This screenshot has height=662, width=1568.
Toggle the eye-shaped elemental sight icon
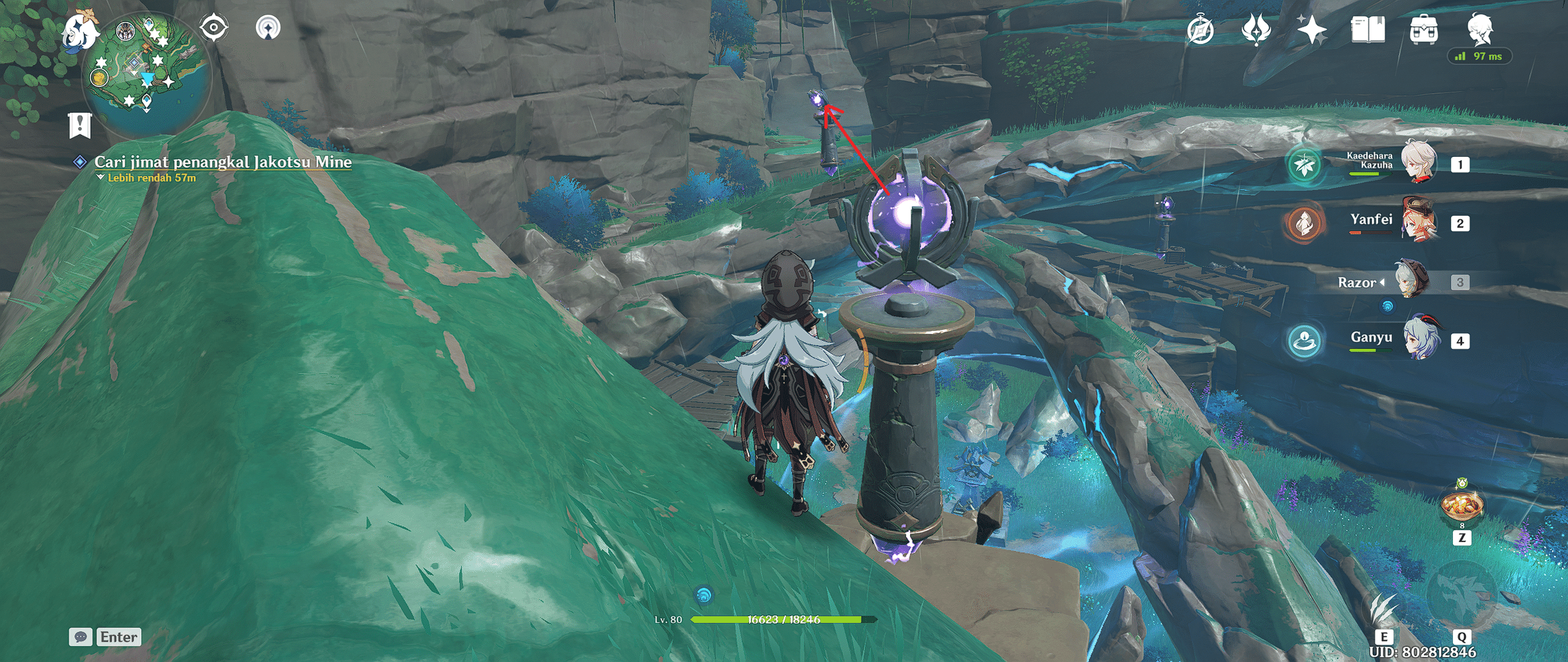(214, 28)
